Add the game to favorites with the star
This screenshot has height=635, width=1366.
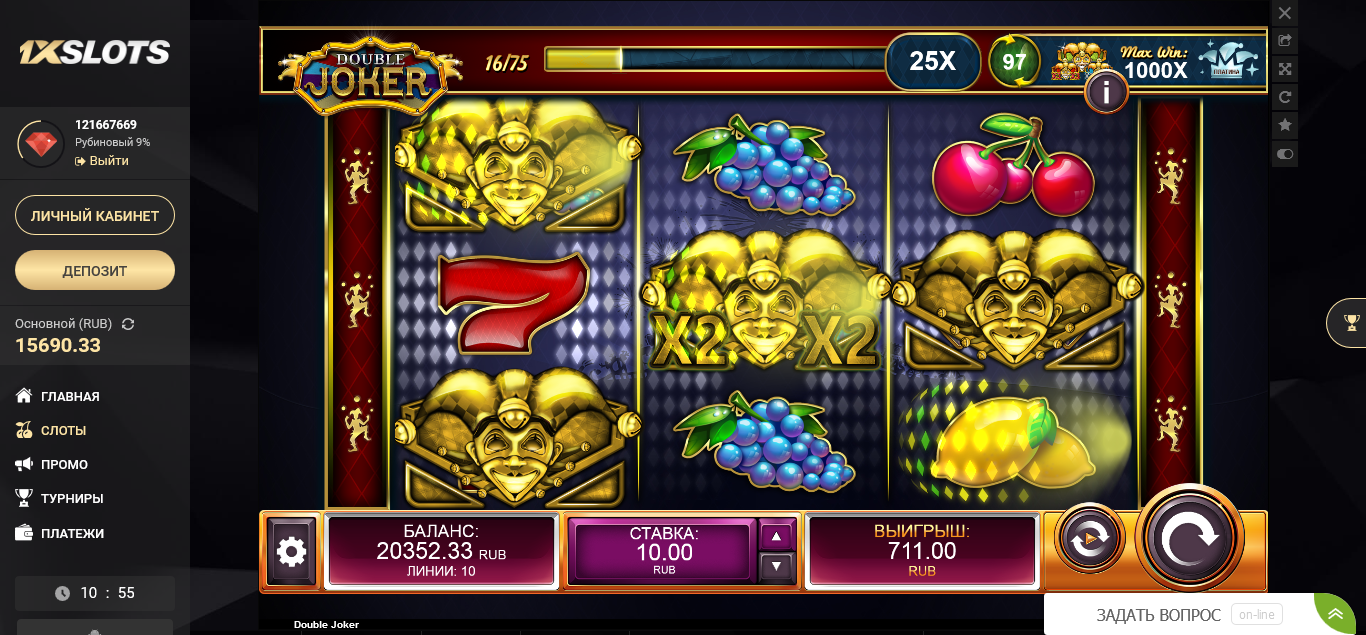[x=1285, y=125]
